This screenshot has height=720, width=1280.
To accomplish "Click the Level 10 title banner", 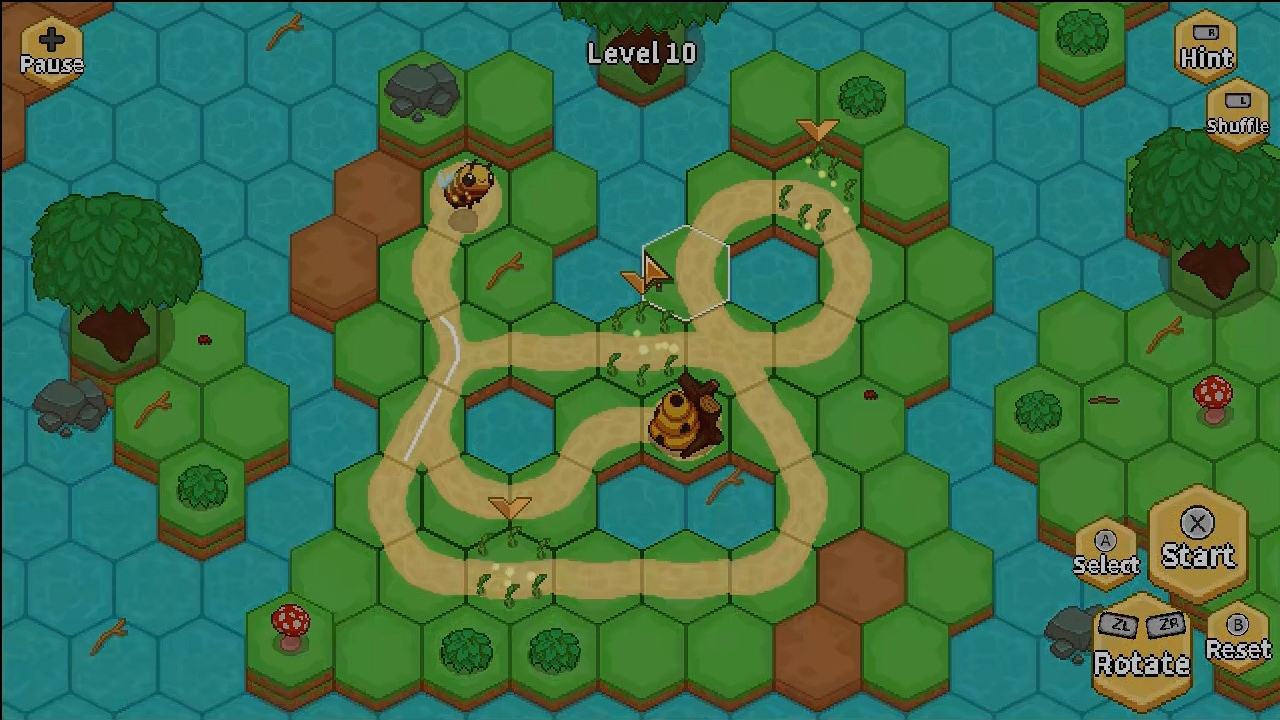I will click(643, 54).
